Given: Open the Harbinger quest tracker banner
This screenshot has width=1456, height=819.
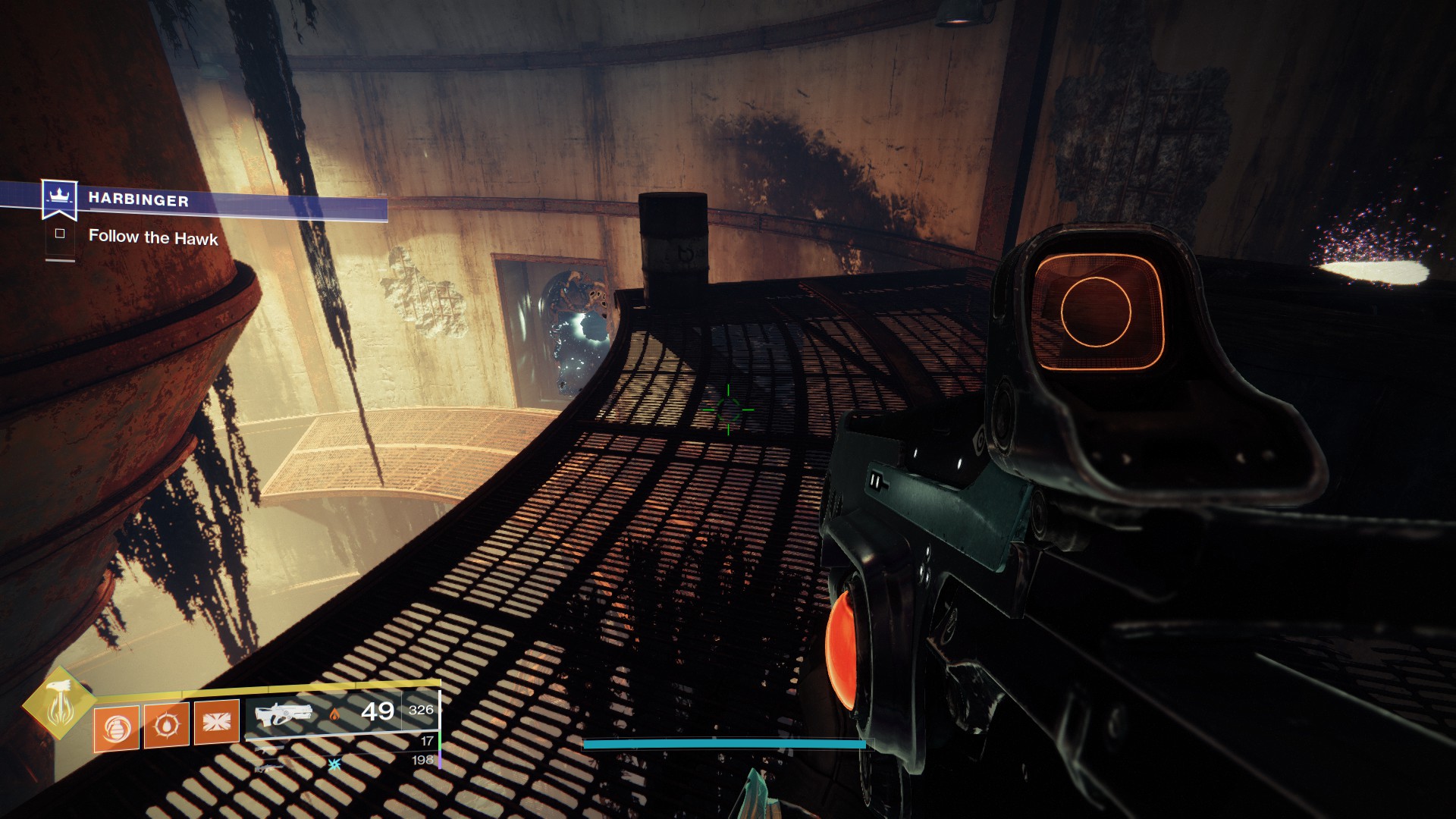Looking at the screenshot, I should [x=138, y=200].
